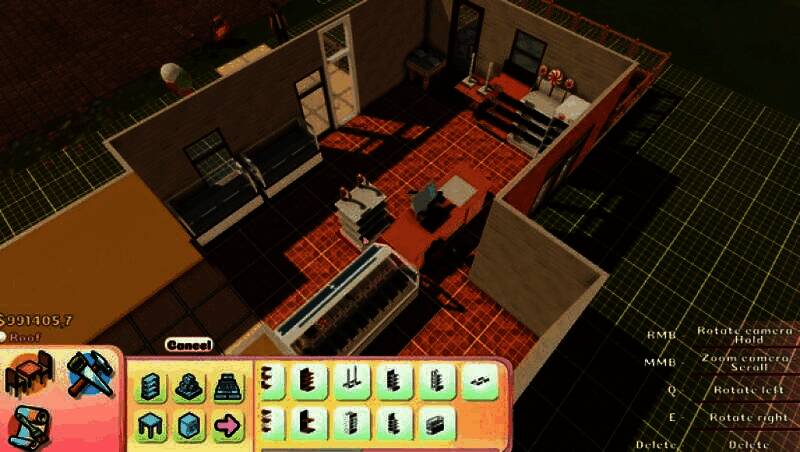Image resolution: width=800 pixels, height=452 pixels.
Task: Select the white tall shelf in bottom row
Action: coord(351,423)
